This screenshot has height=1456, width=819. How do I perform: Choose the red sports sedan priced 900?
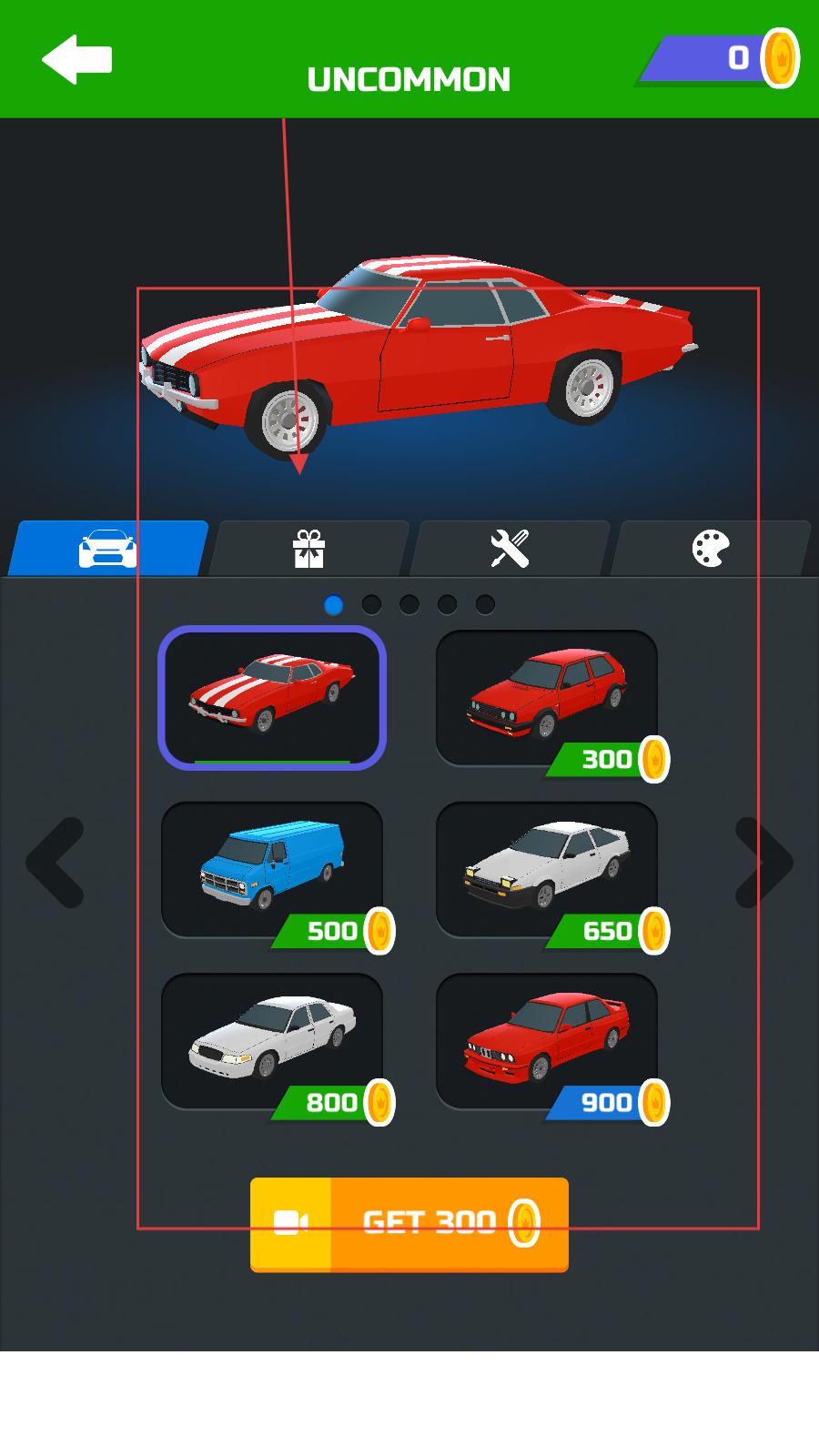547,1041
